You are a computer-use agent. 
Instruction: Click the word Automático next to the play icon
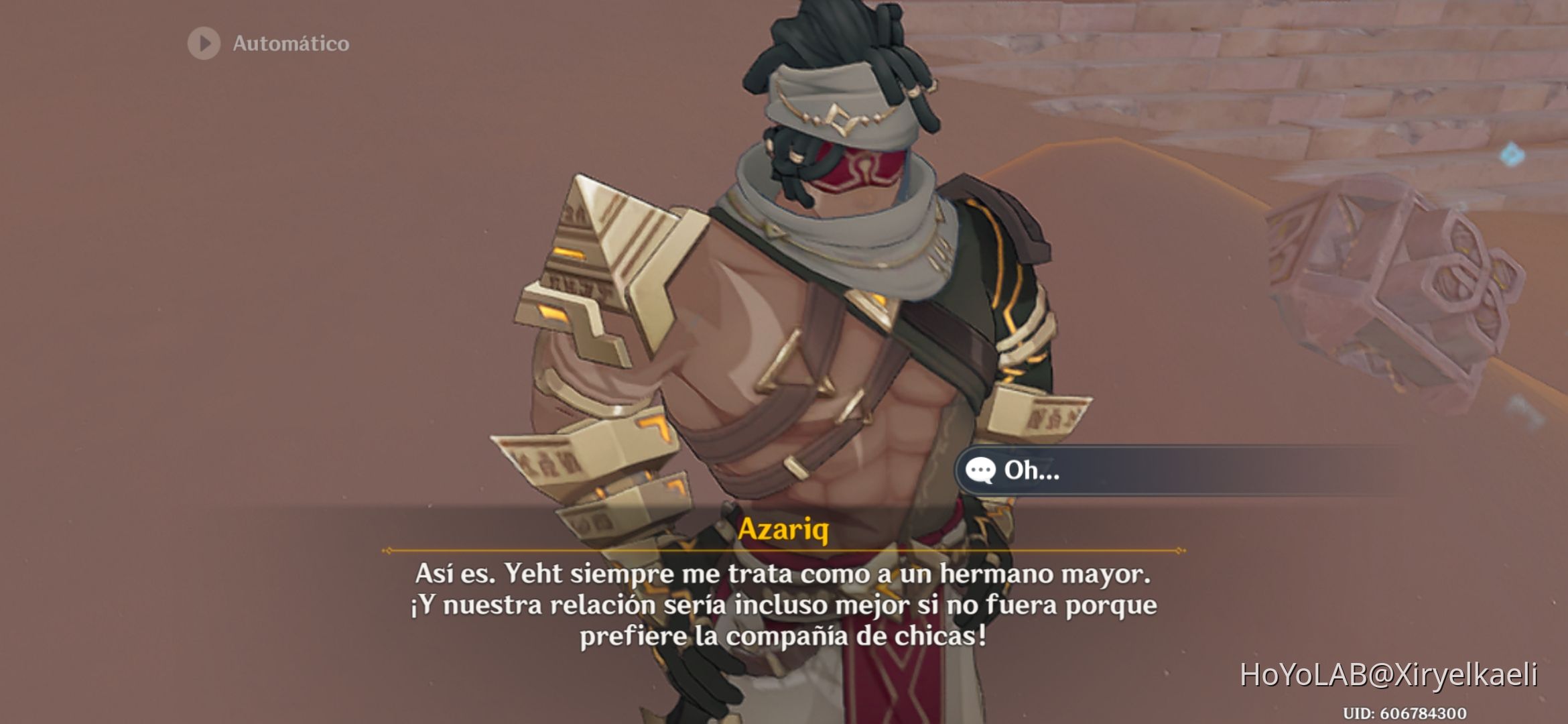click(291, 44)
